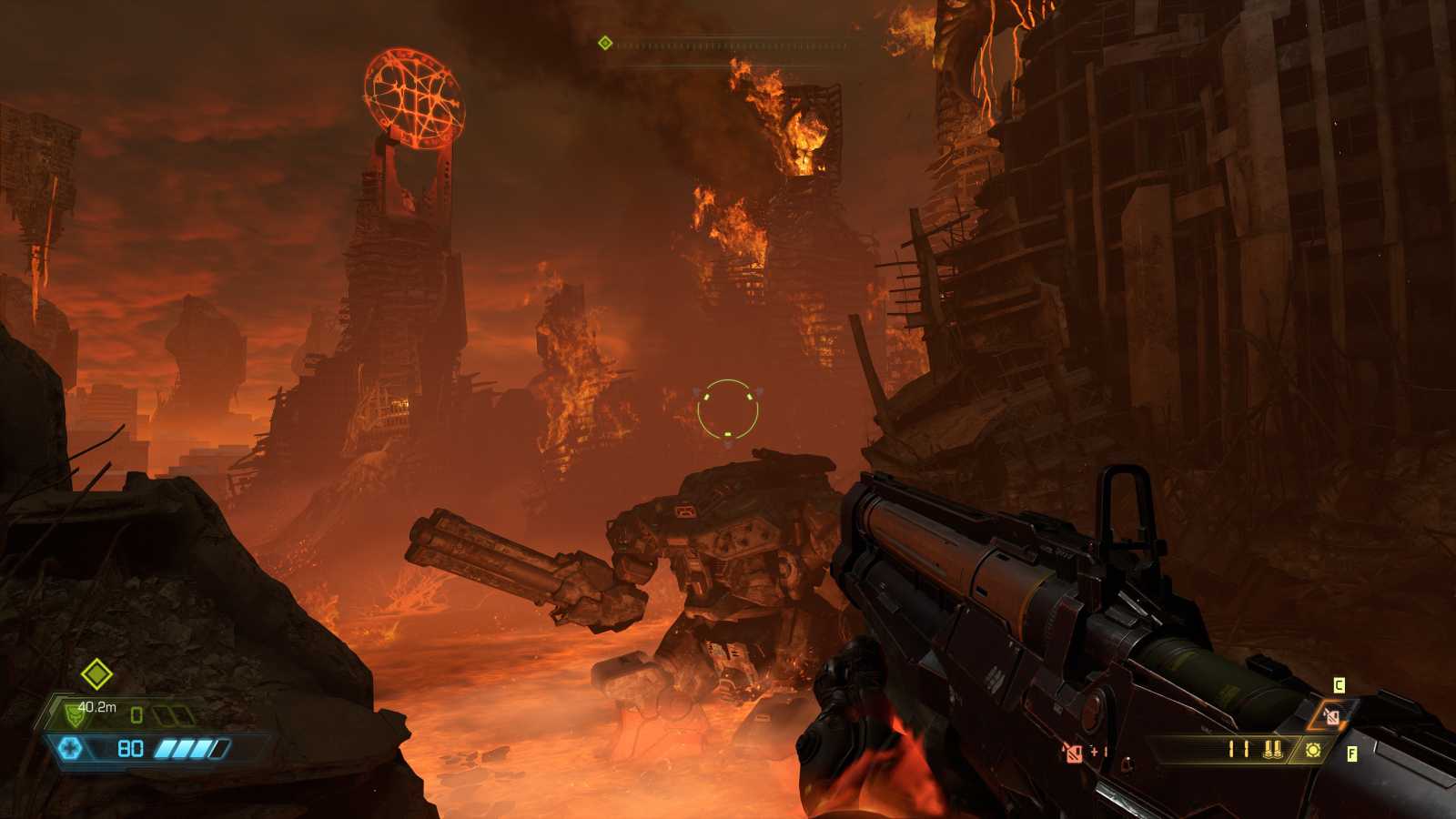Click the crosshair reticle at screen center

728,409
